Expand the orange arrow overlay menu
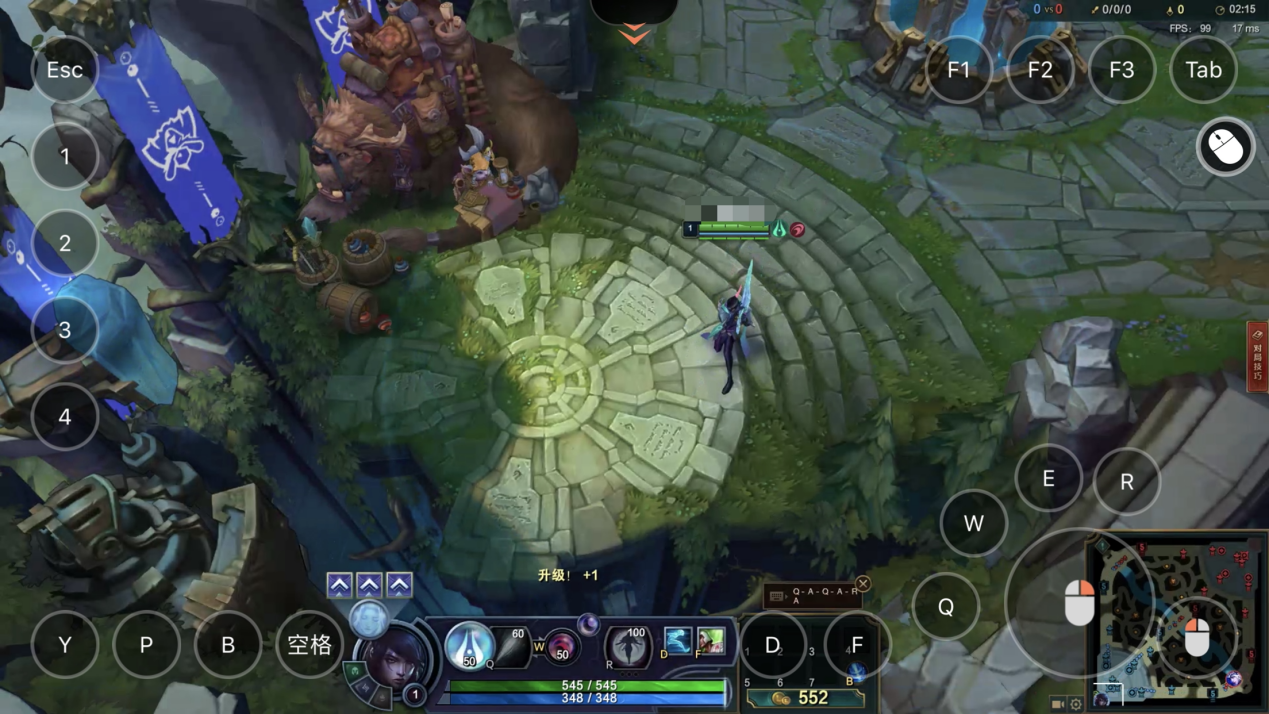 634,35
